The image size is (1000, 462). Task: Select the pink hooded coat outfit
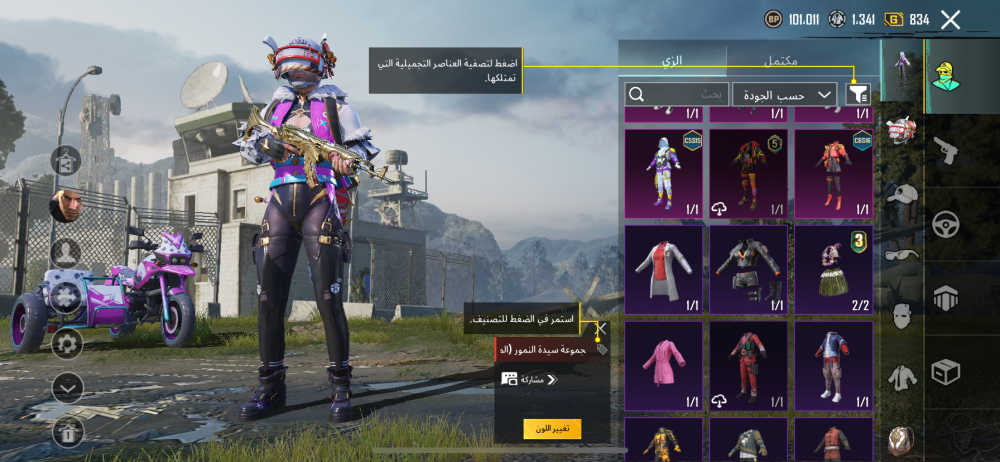[664, 365]
